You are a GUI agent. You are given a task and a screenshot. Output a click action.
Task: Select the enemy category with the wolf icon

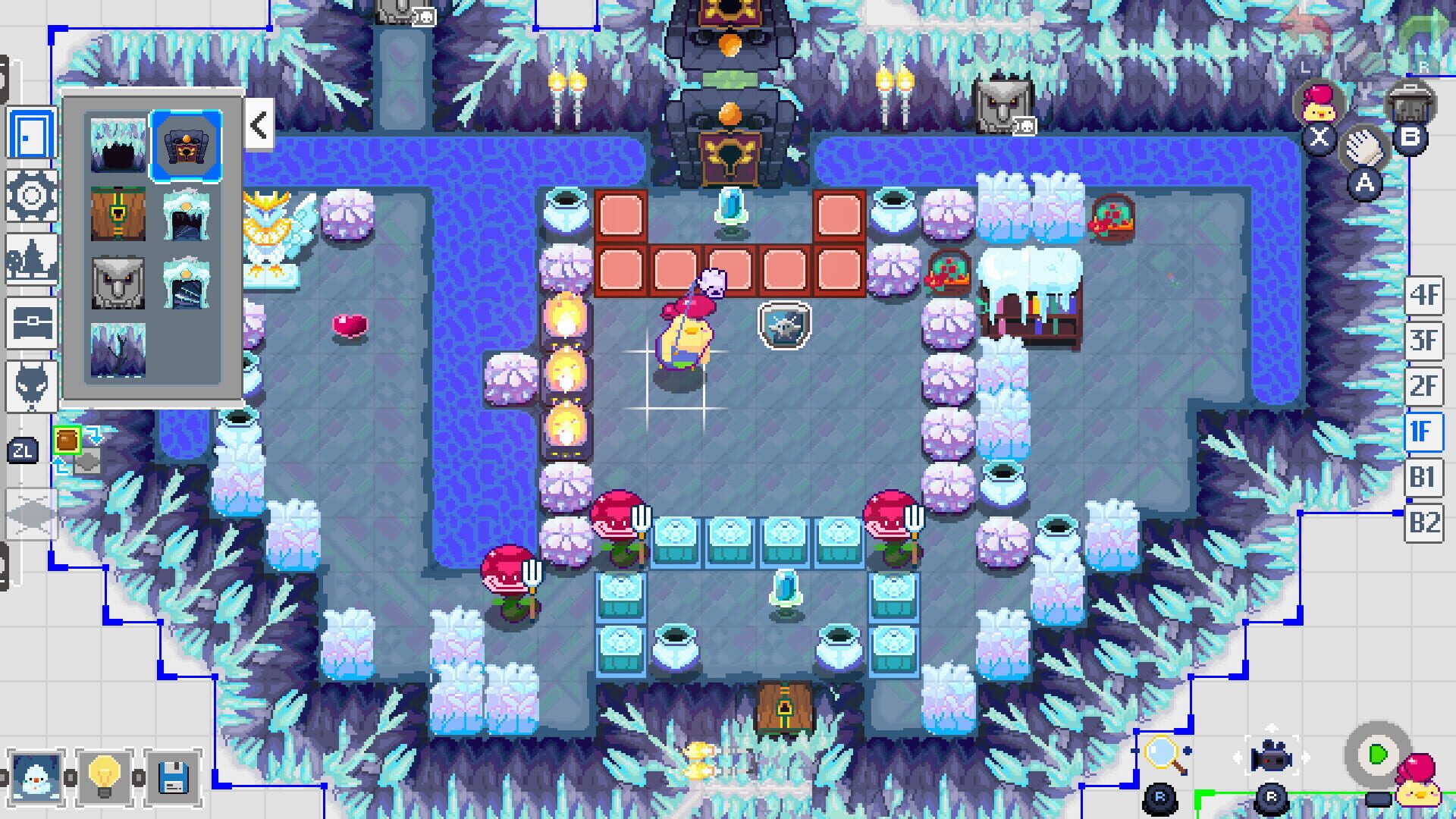[x=31, y=383]
